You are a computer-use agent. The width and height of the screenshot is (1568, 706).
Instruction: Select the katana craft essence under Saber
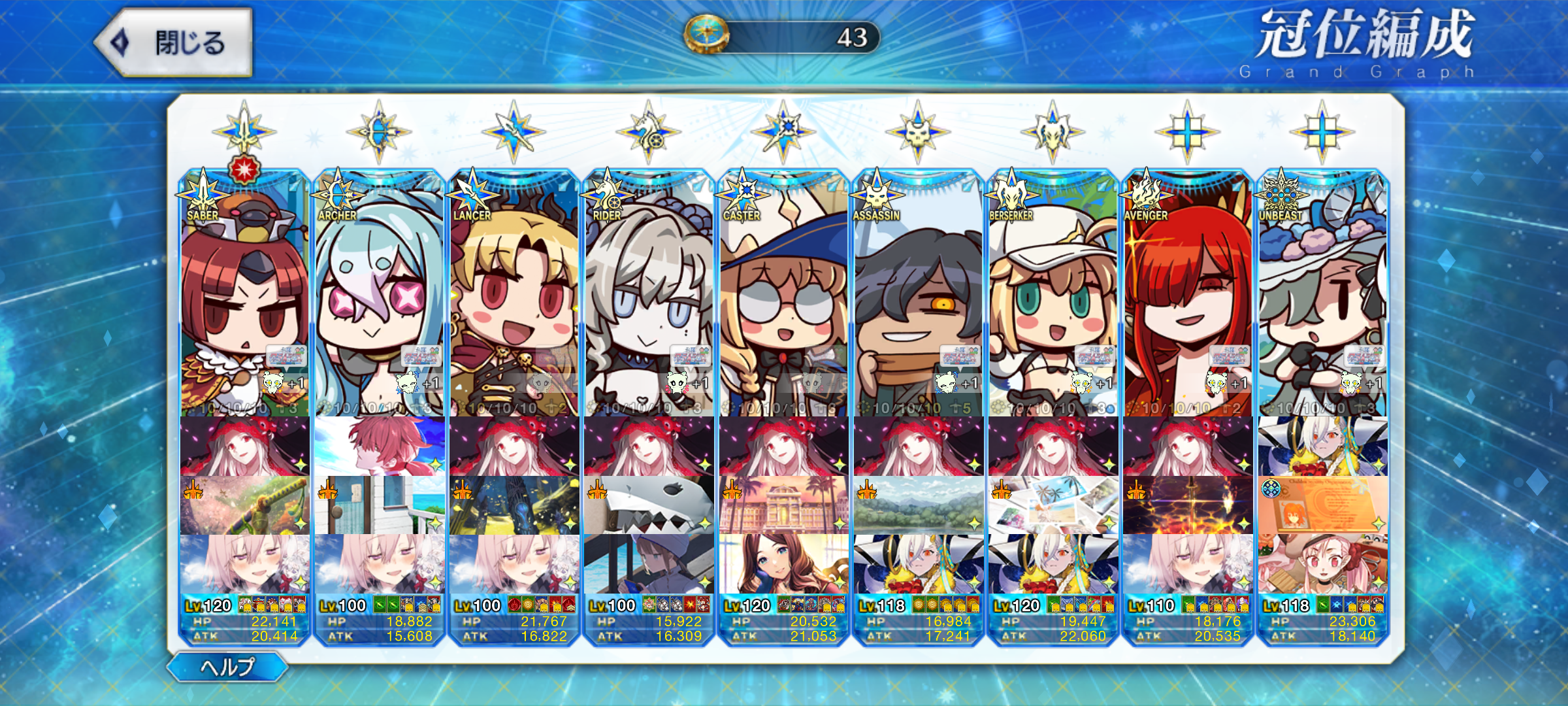pos(244,505)
